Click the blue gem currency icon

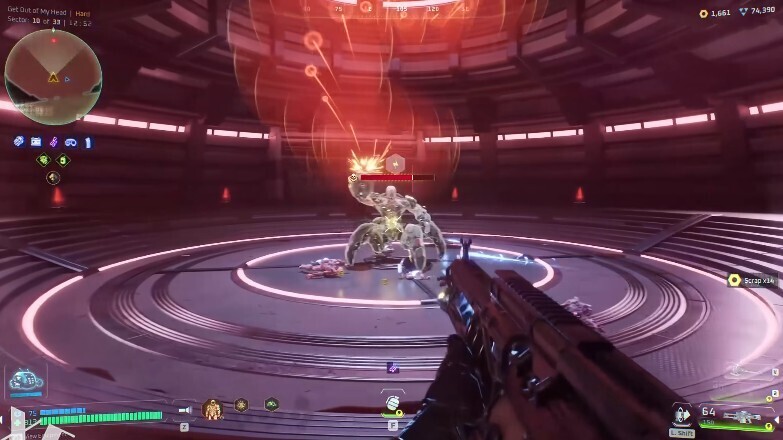click(742, 13)
